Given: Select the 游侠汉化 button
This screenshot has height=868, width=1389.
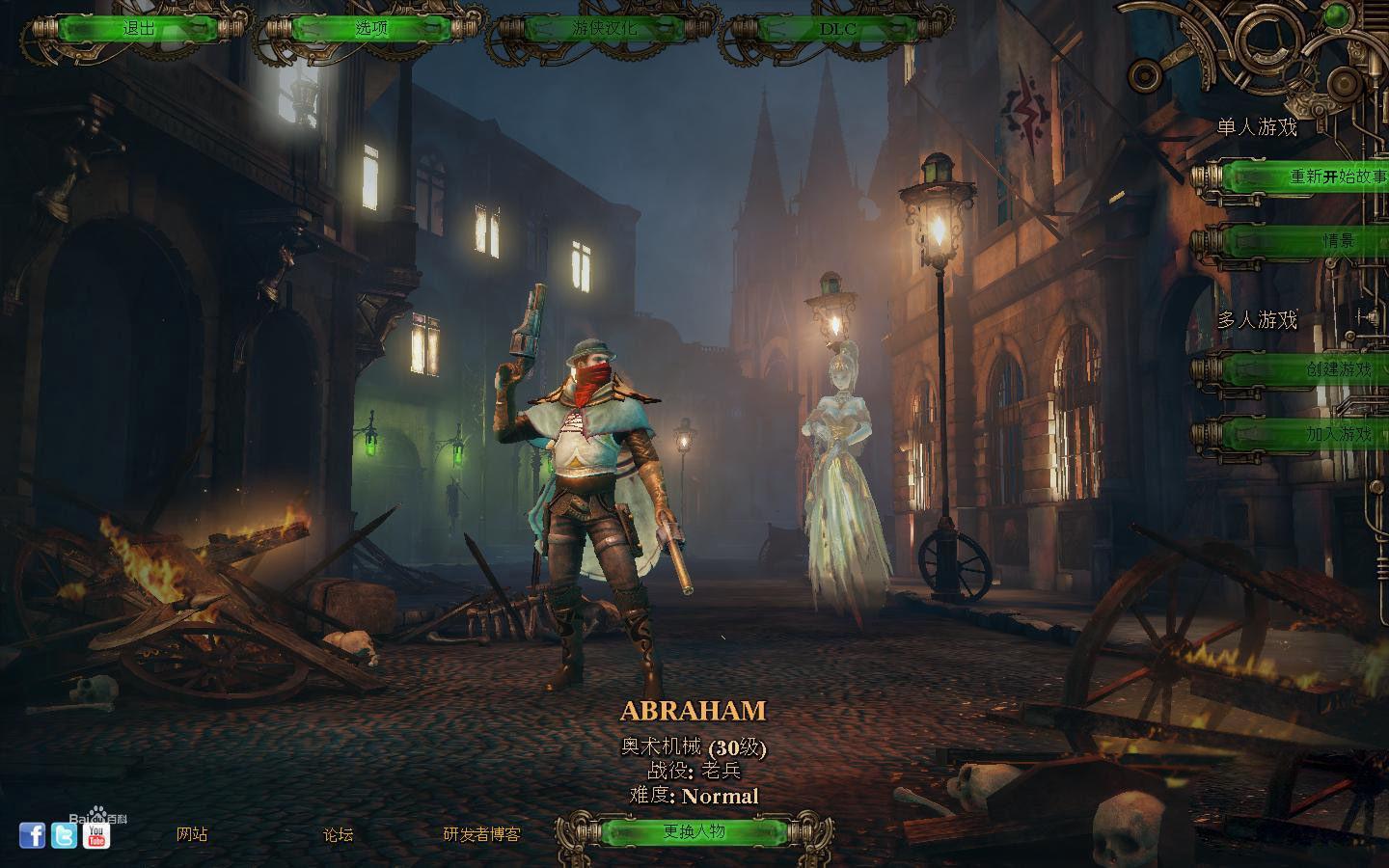Looking at the screenshot, I should (x=604, y=28).
